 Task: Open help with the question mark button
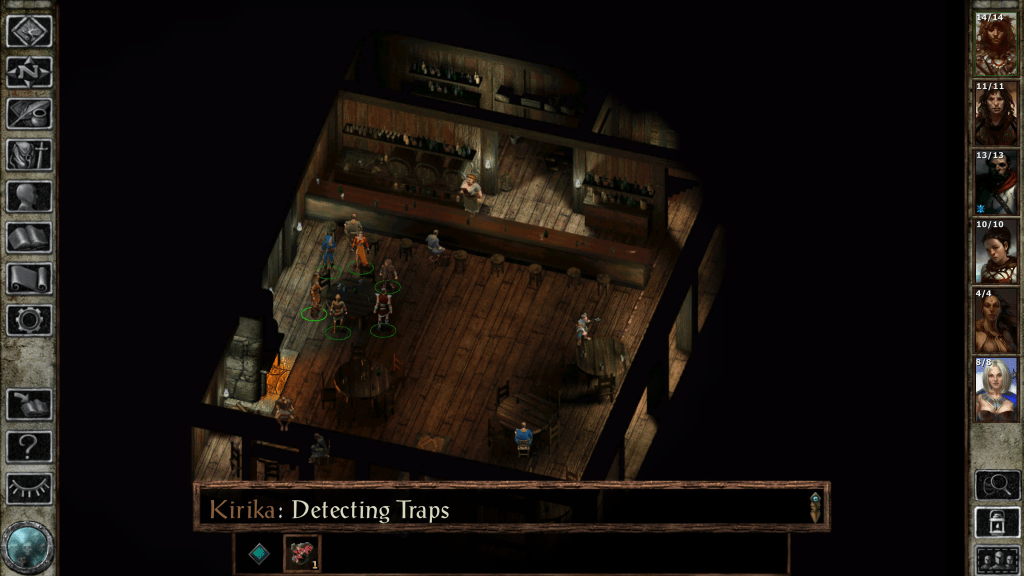click(29, 446)
